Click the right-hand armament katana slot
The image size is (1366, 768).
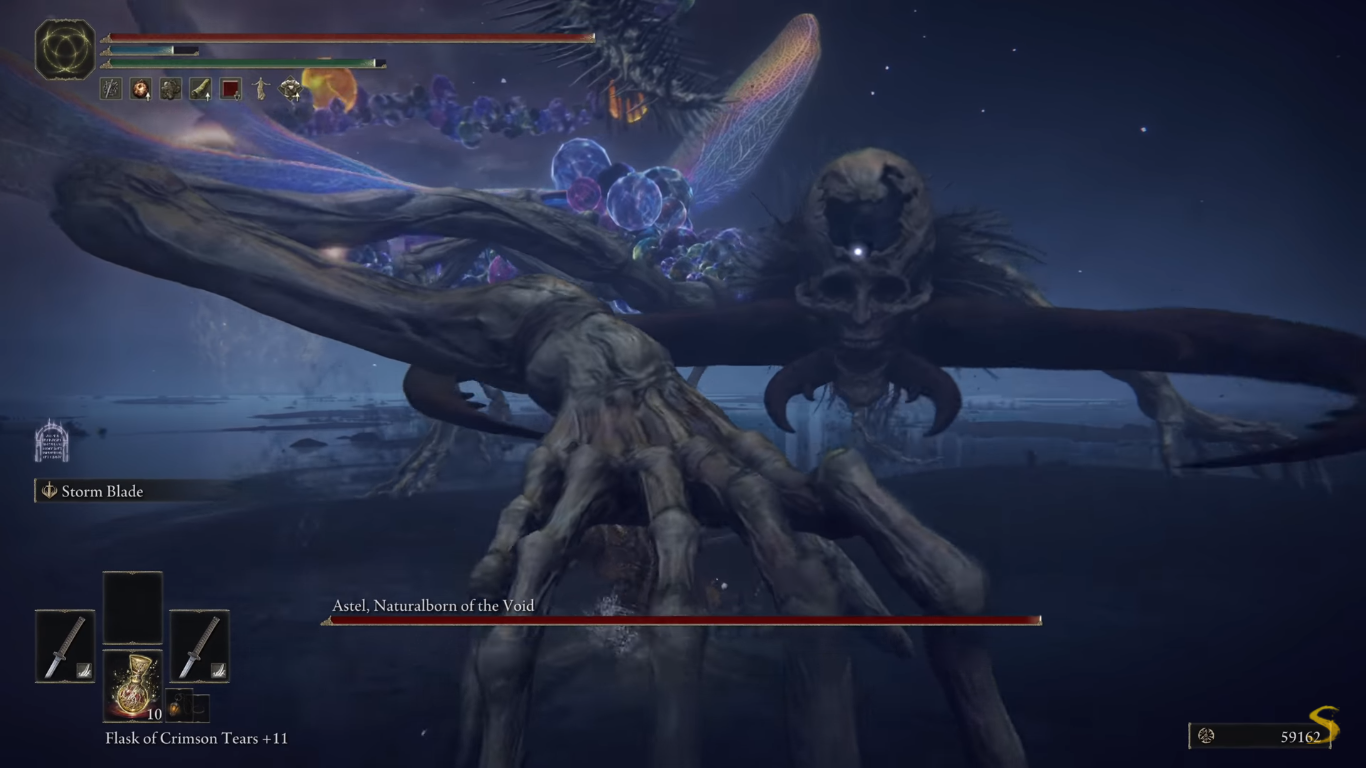(x=199, y=646)
